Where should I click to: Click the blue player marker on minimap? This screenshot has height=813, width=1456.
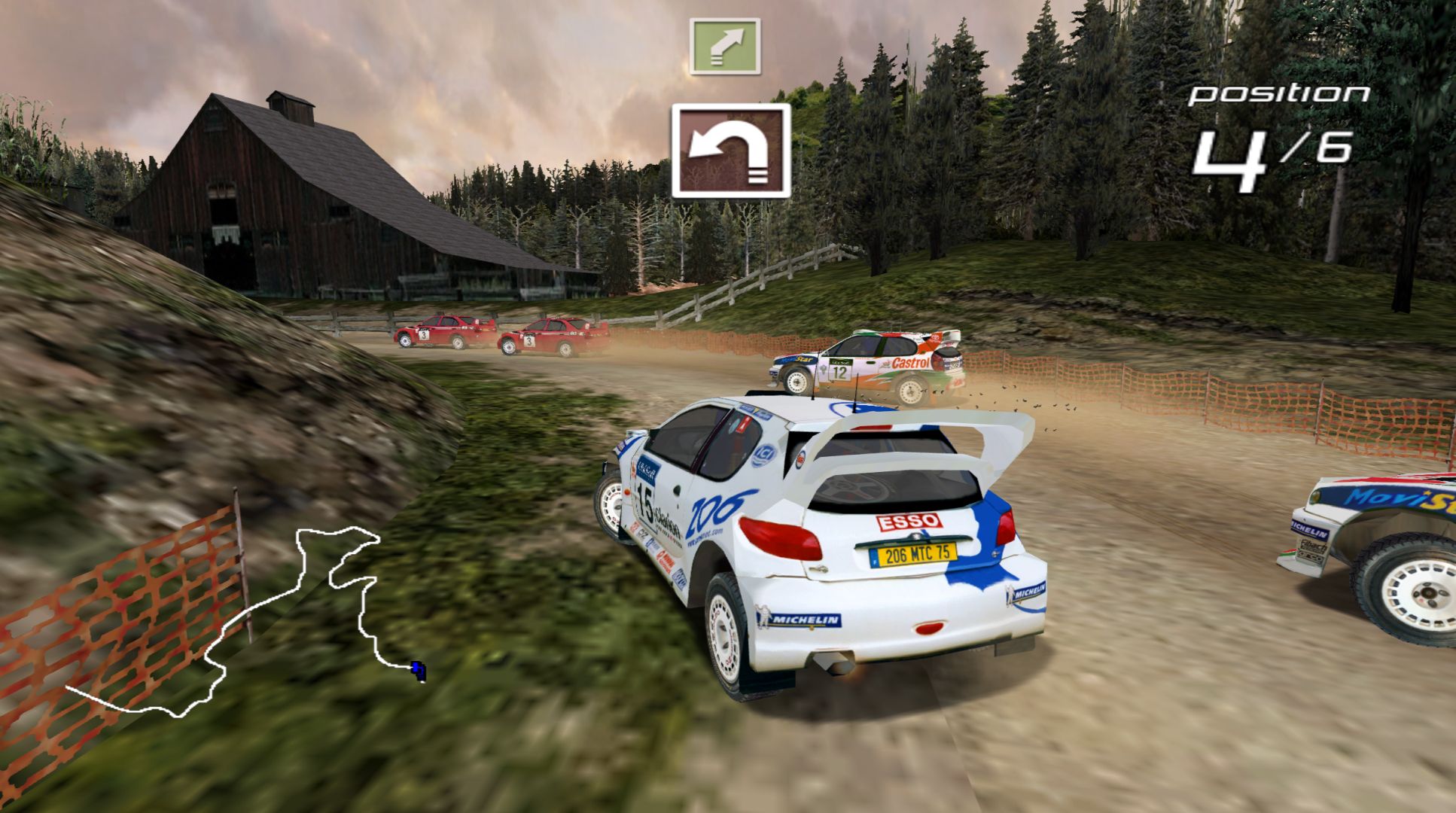(418, 668)
